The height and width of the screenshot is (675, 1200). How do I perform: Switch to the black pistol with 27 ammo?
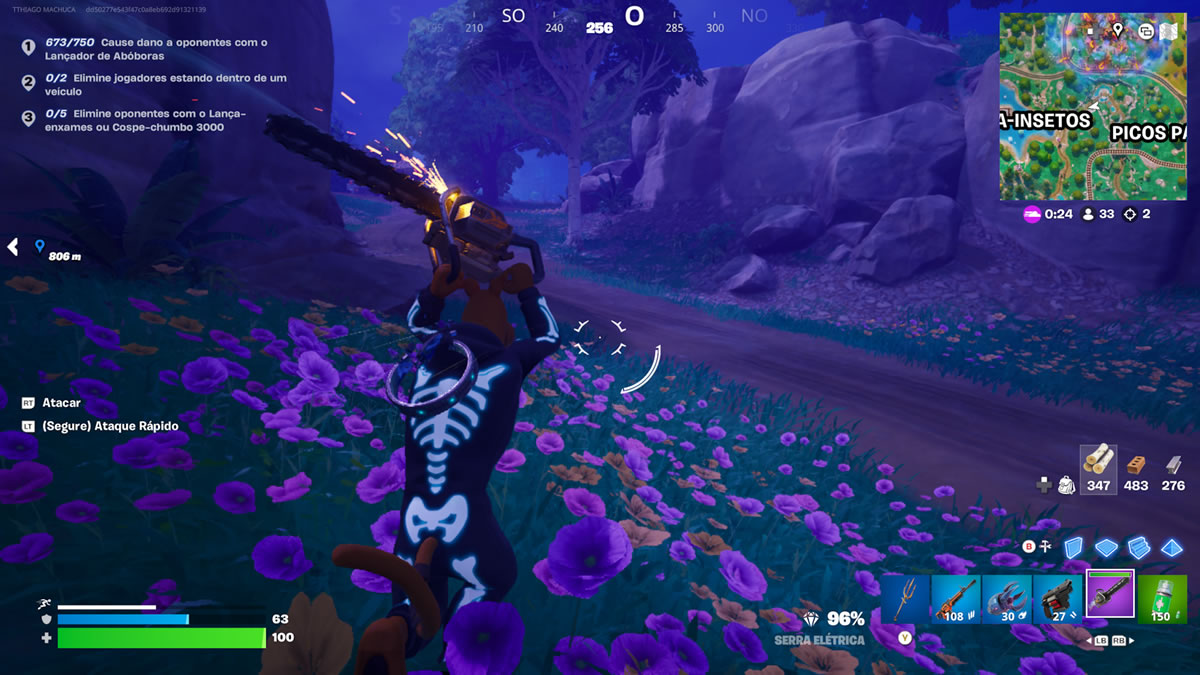(1058, 598)
